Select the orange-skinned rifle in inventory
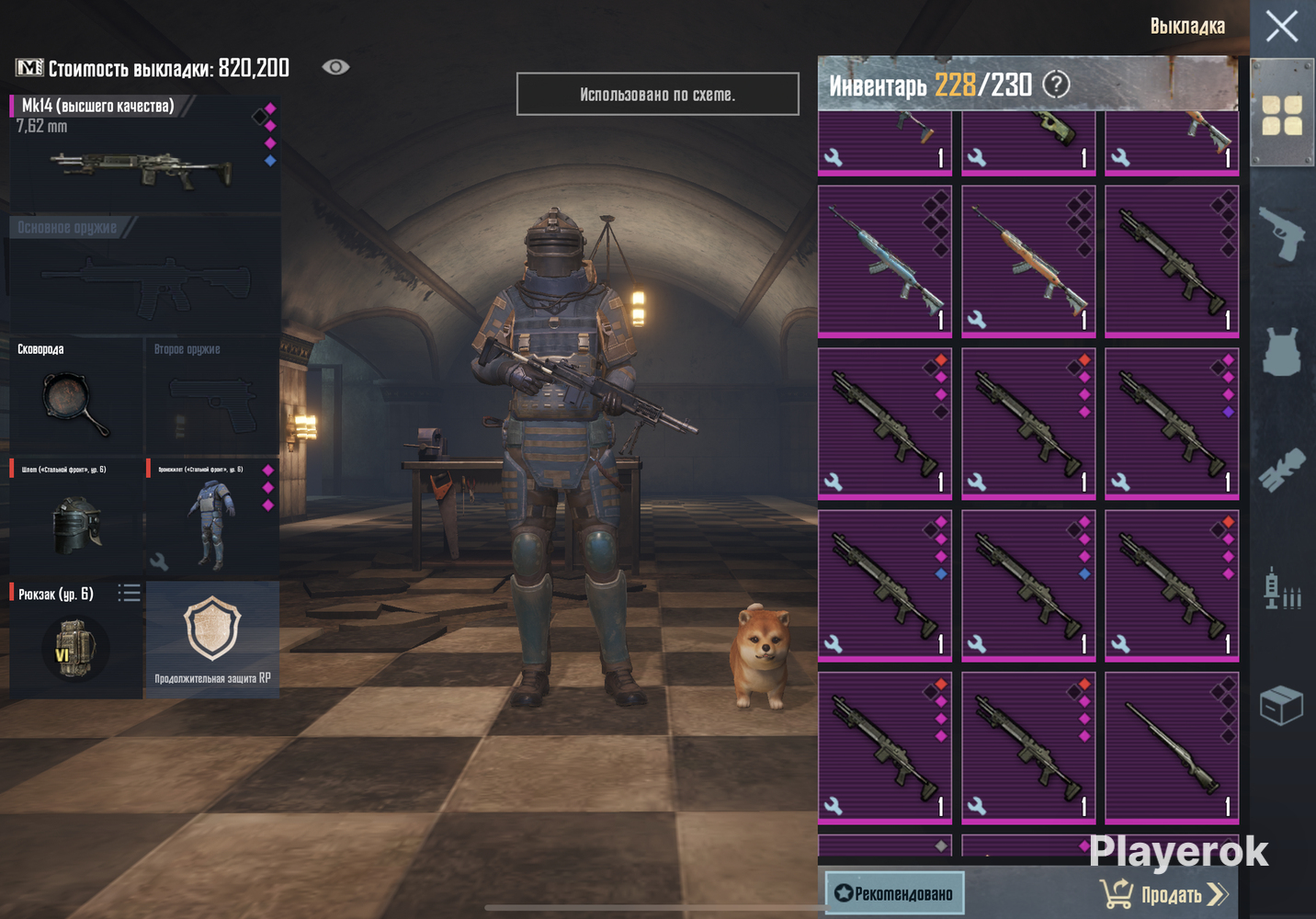 coord(1028,261)
